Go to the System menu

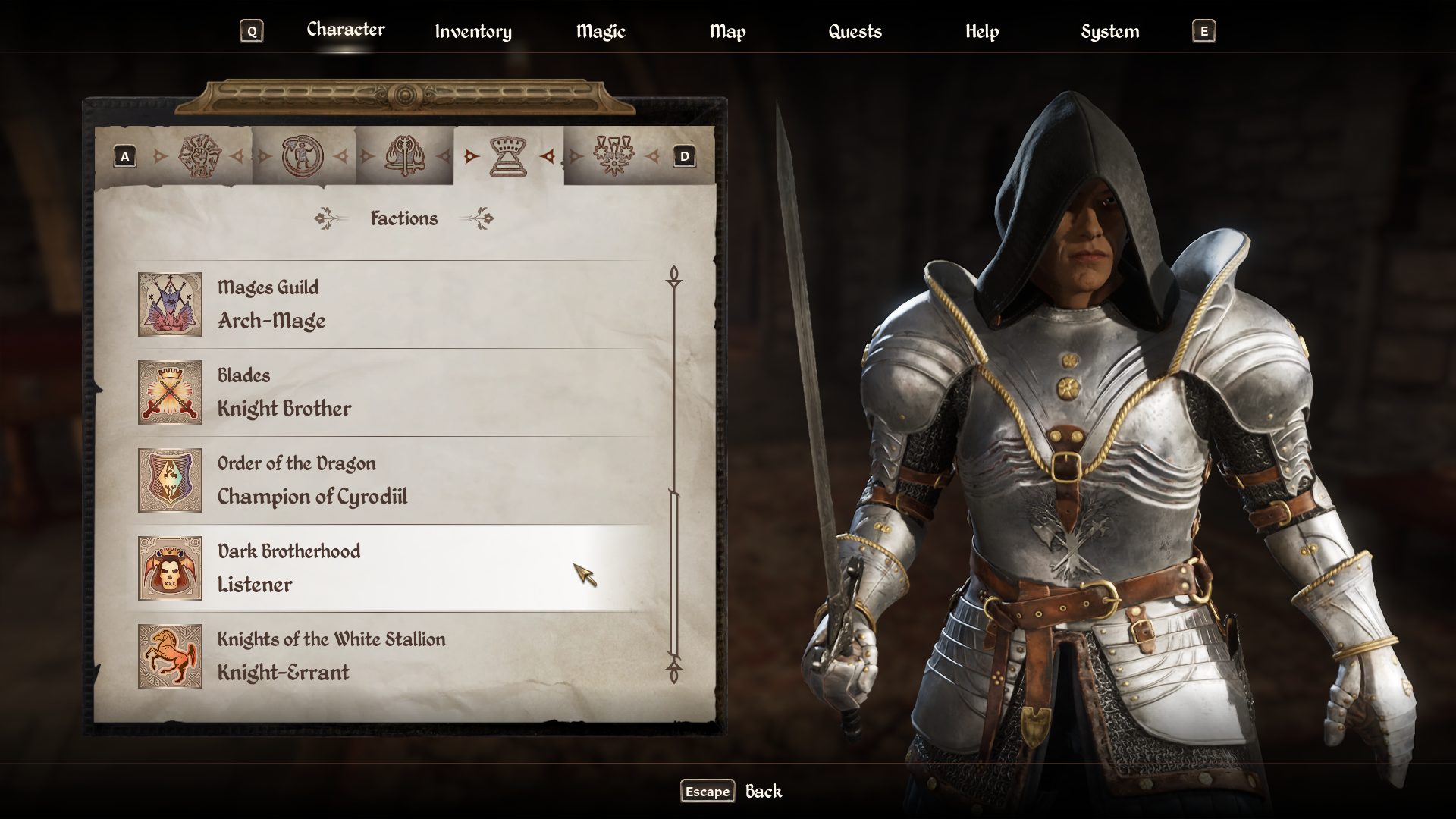coord(1109,31)
